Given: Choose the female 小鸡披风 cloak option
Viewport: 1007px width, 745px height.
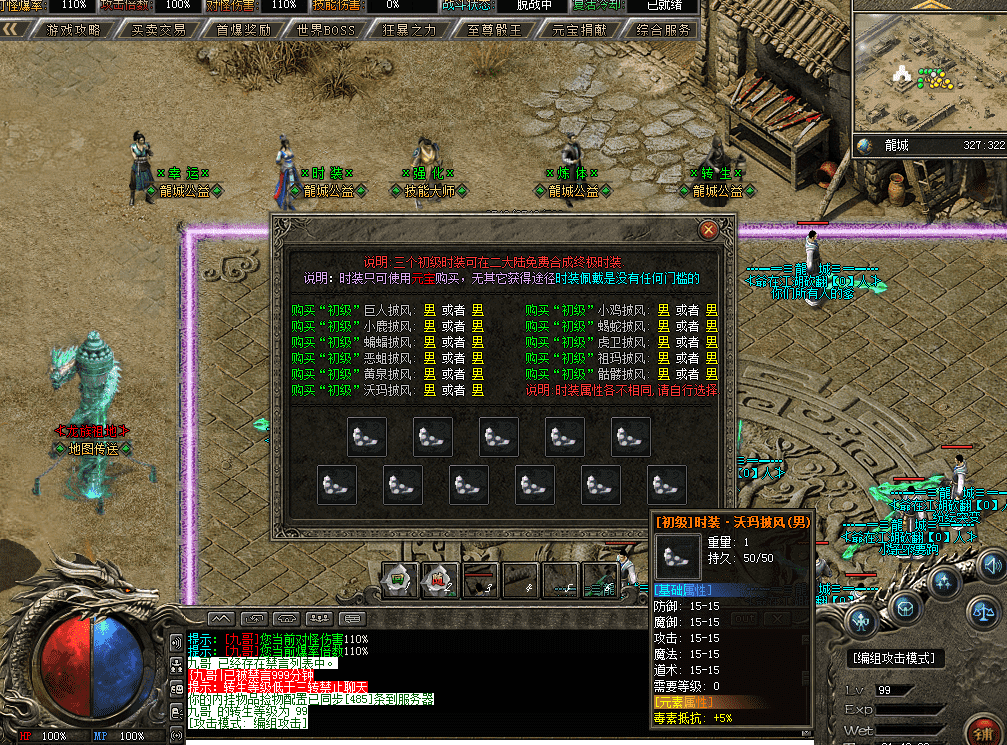Looking at the screenshot, I should point(712,310).
